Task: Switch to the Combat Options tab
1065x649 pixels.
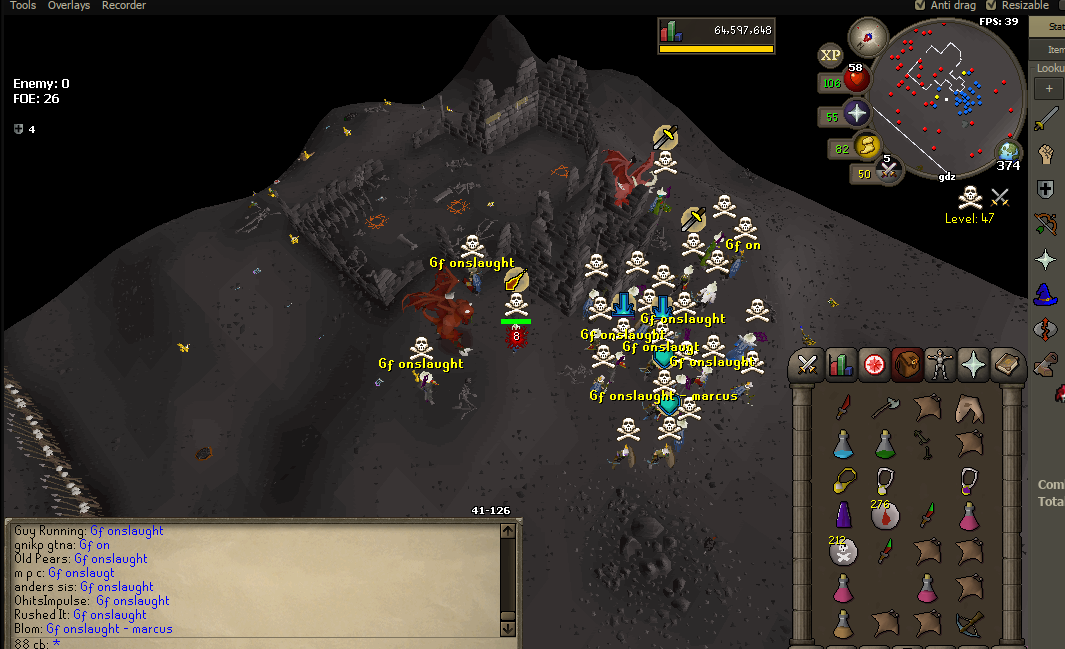Action: click(x=807, y=366)
